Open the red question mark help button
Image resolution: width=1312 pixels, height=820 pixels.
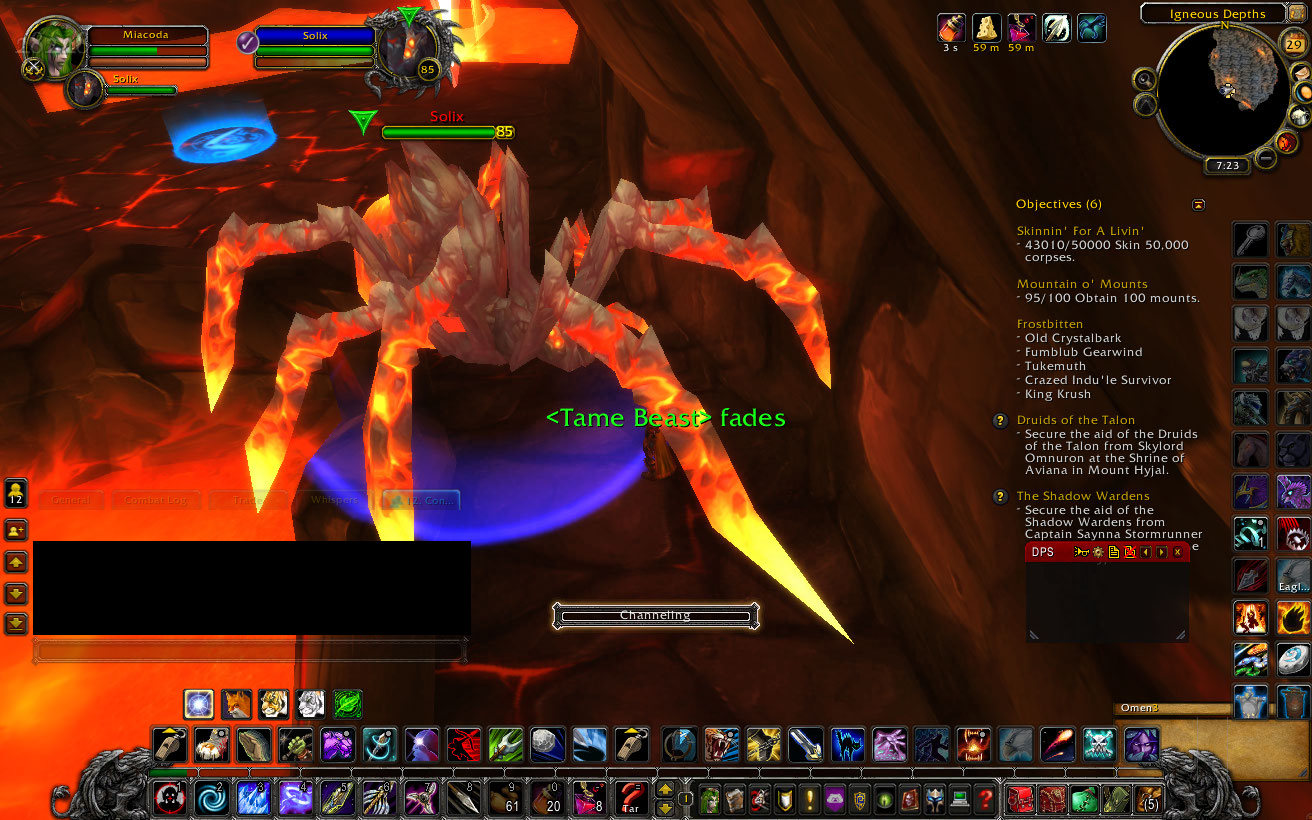tap(985, 799)
